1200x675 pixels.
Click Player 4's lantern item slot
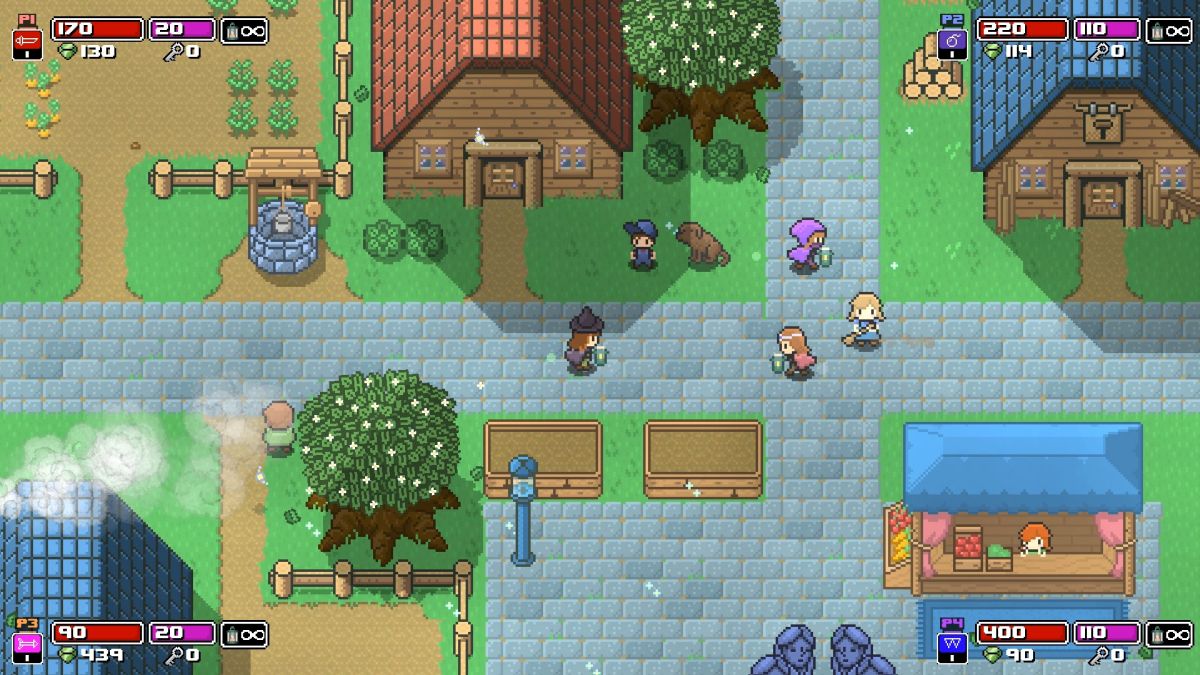point(1168,634)
